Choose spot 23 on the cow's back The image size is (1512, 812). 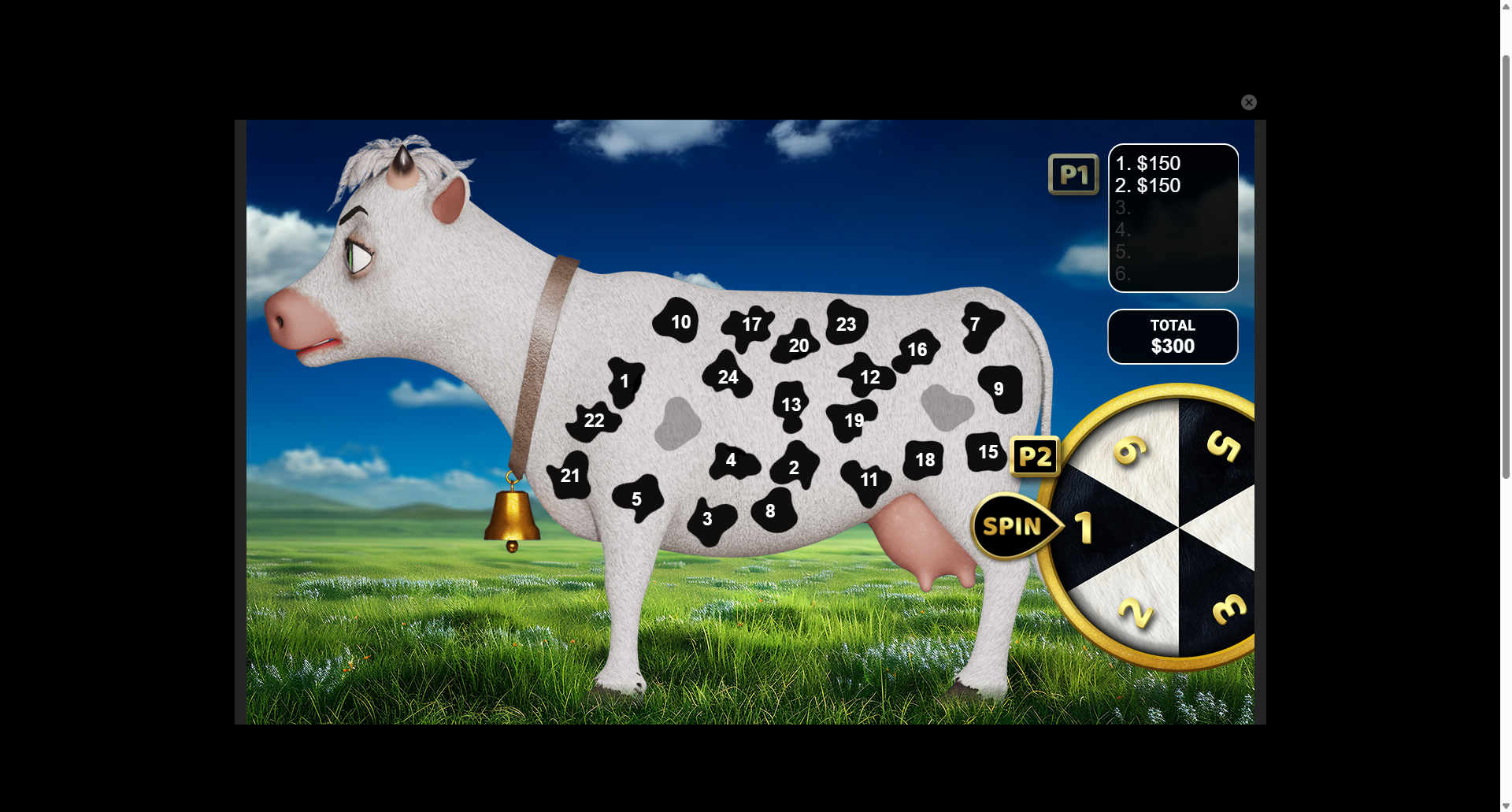845,324
